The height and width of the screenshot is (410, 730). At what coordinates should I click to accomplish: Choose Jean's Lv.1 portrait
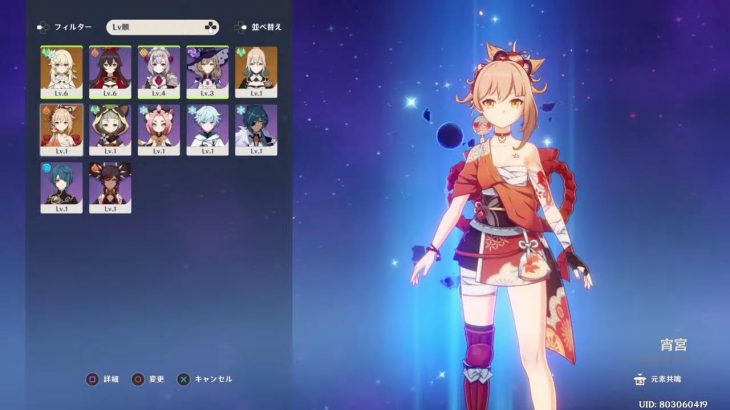click(x=256, y=71)
